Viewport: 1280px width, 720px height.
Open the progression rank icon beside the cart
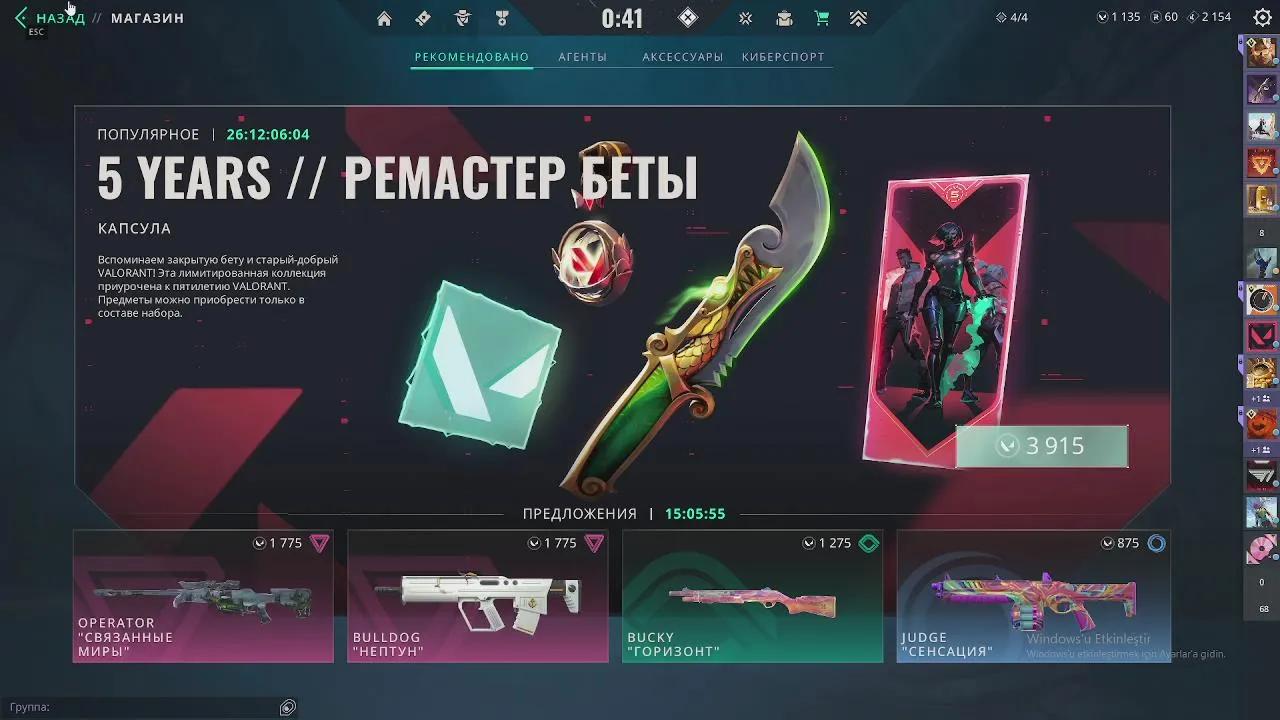click(858, 18)
